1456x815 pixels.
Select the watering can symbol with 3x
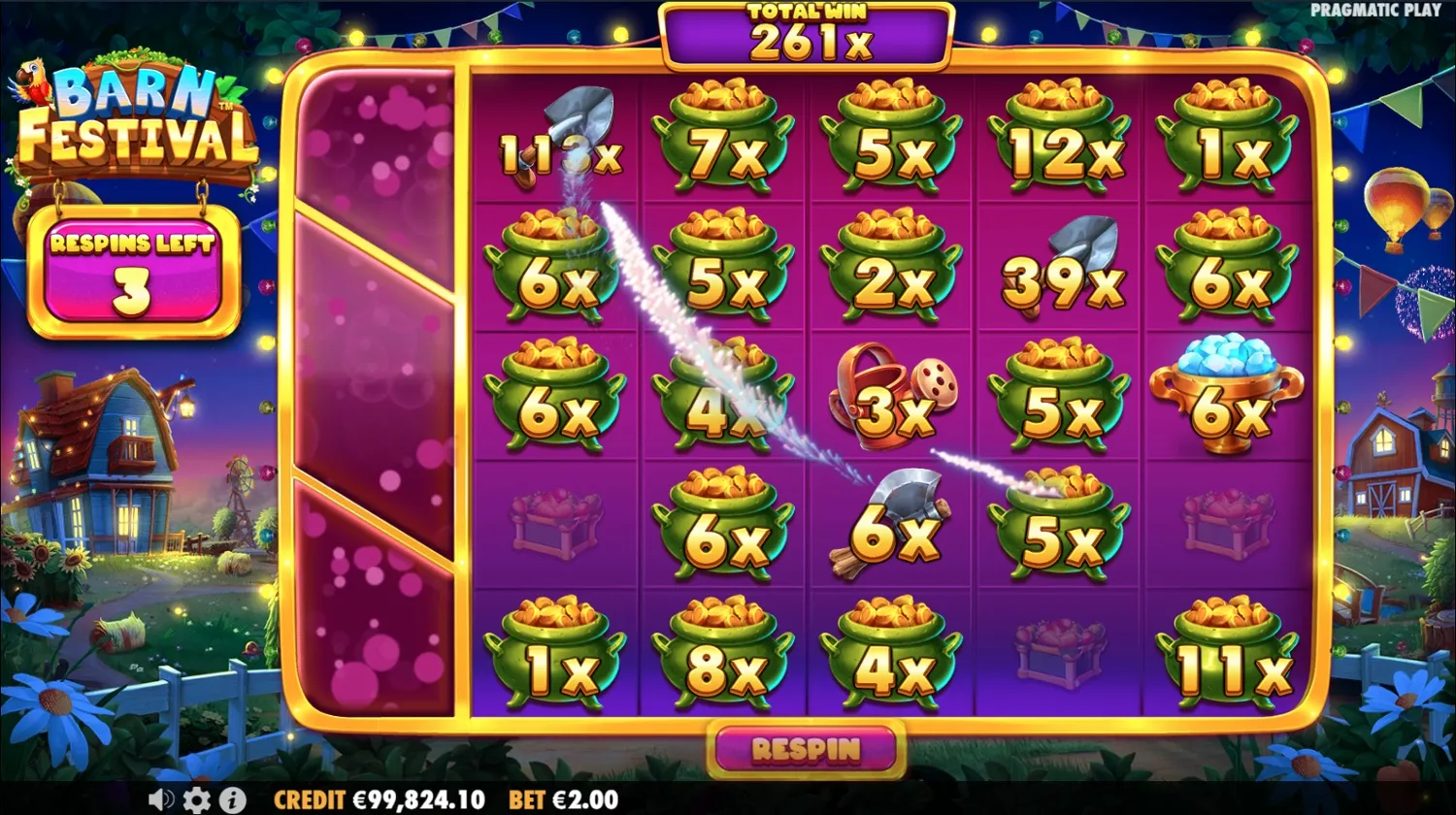(891, 398)
